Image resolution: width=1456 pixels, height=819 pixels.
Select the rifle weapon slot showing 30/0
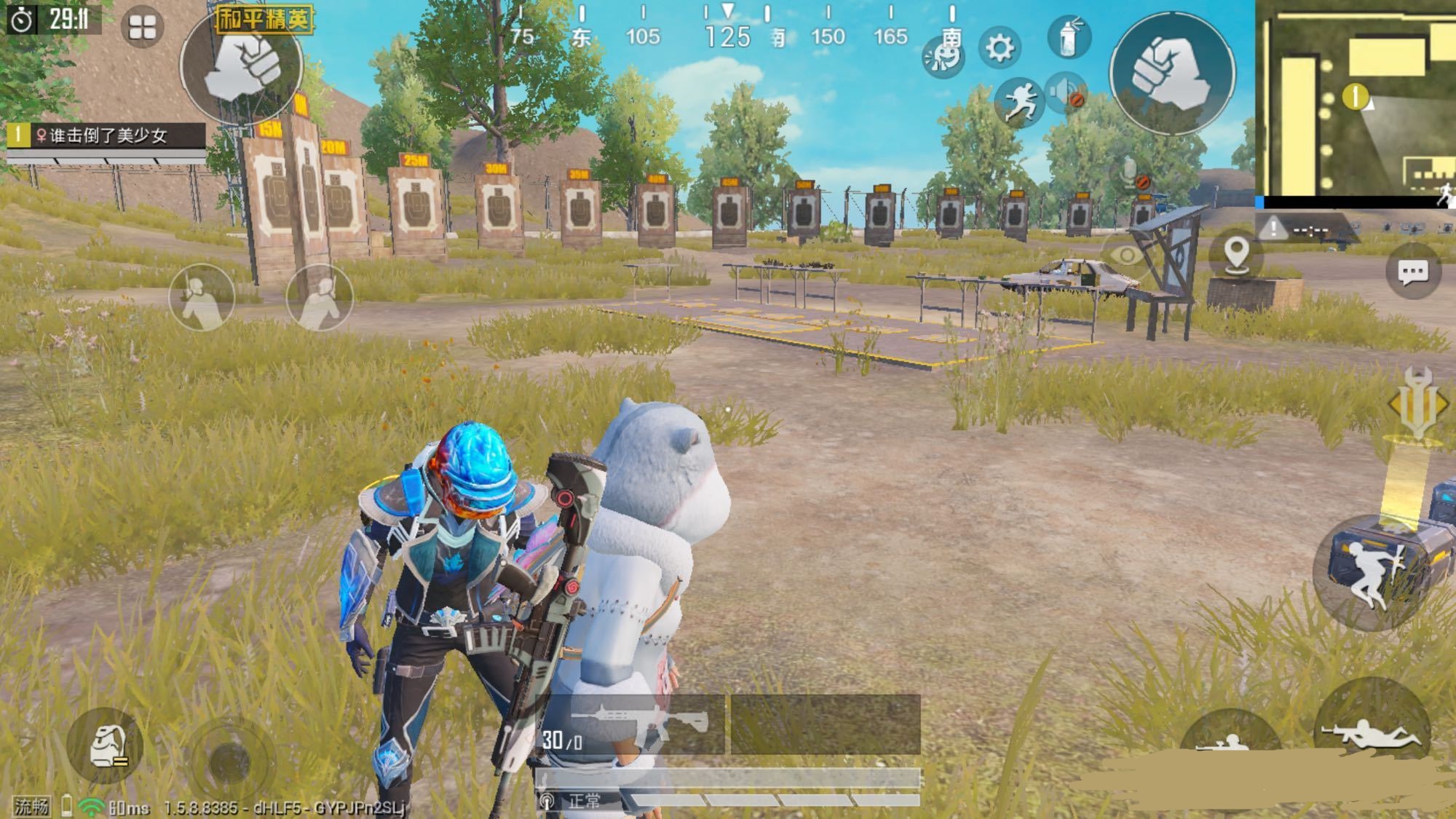(x=633, y=724)
